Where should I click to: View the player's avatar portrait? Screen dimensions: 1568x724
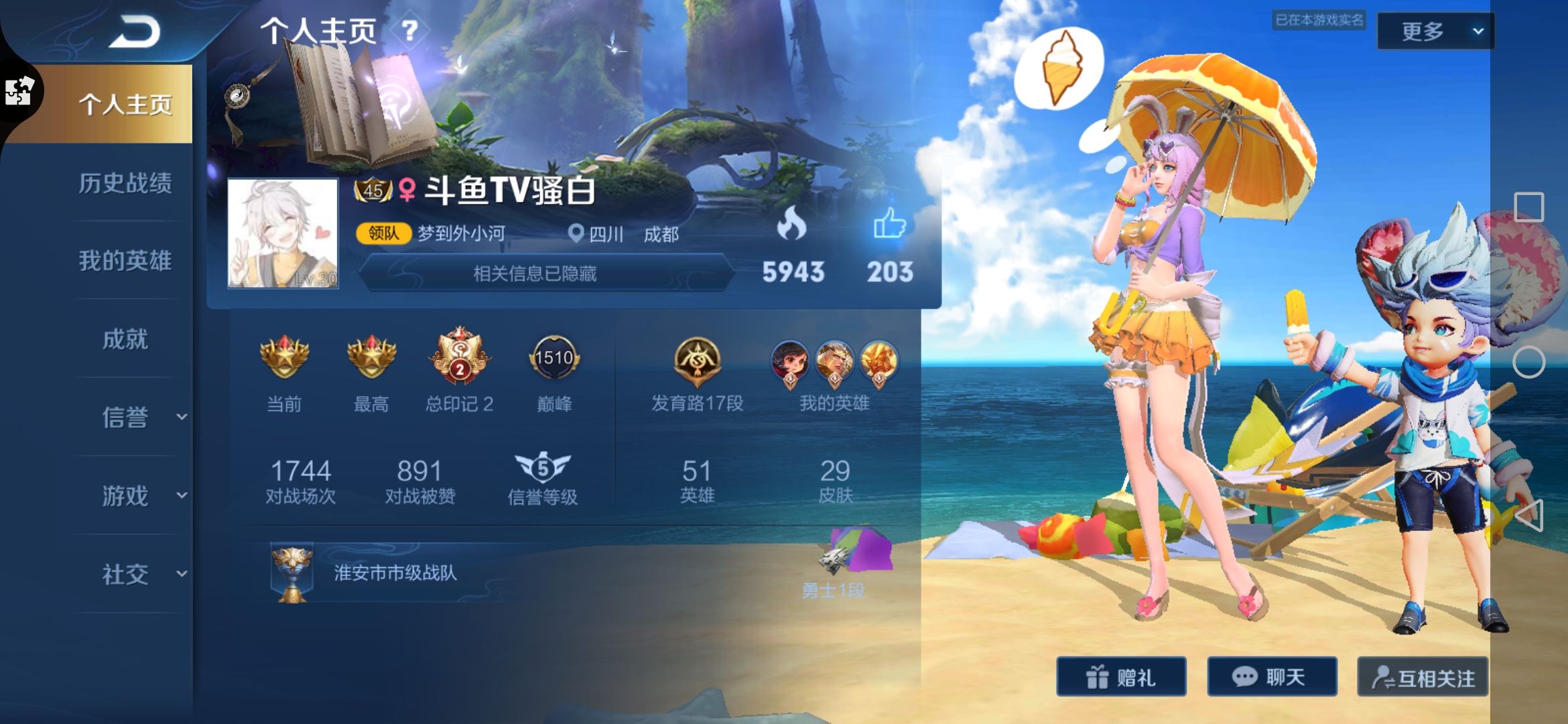tap(283, 233)
